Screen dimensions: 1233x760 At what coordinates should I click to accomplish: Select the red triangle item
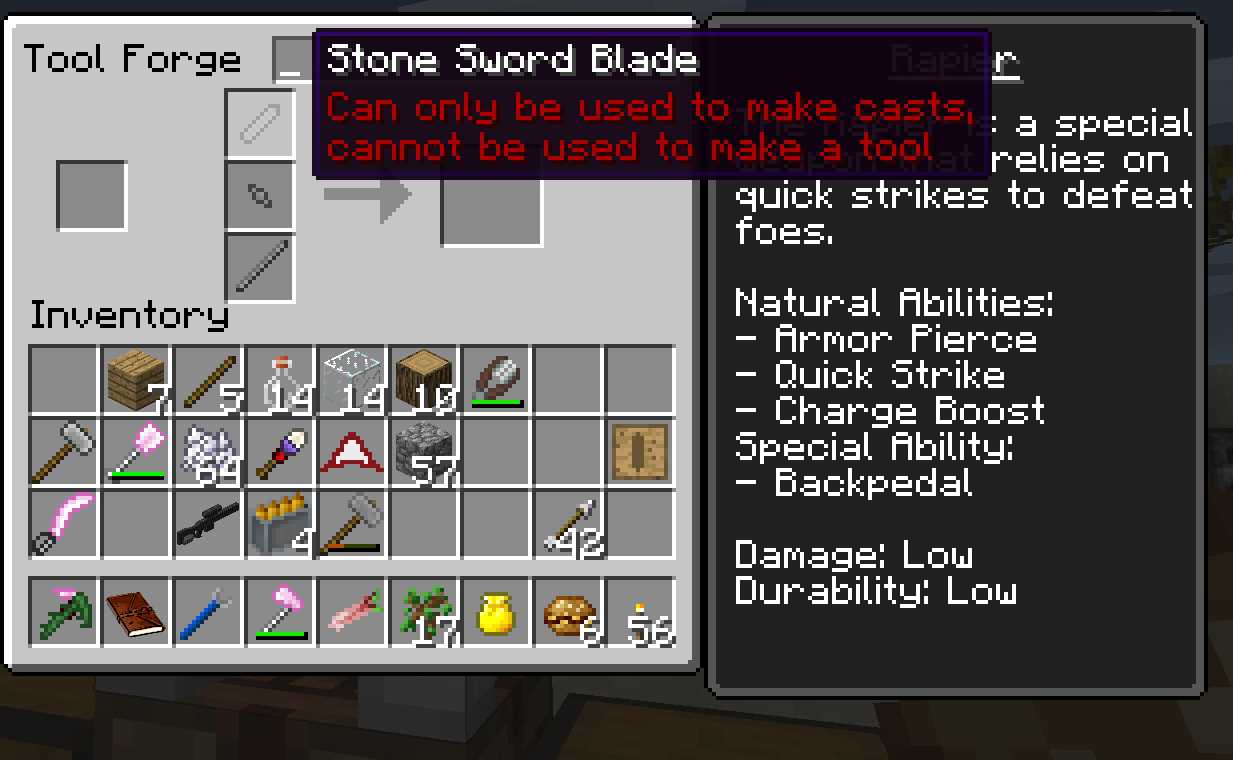352,452
